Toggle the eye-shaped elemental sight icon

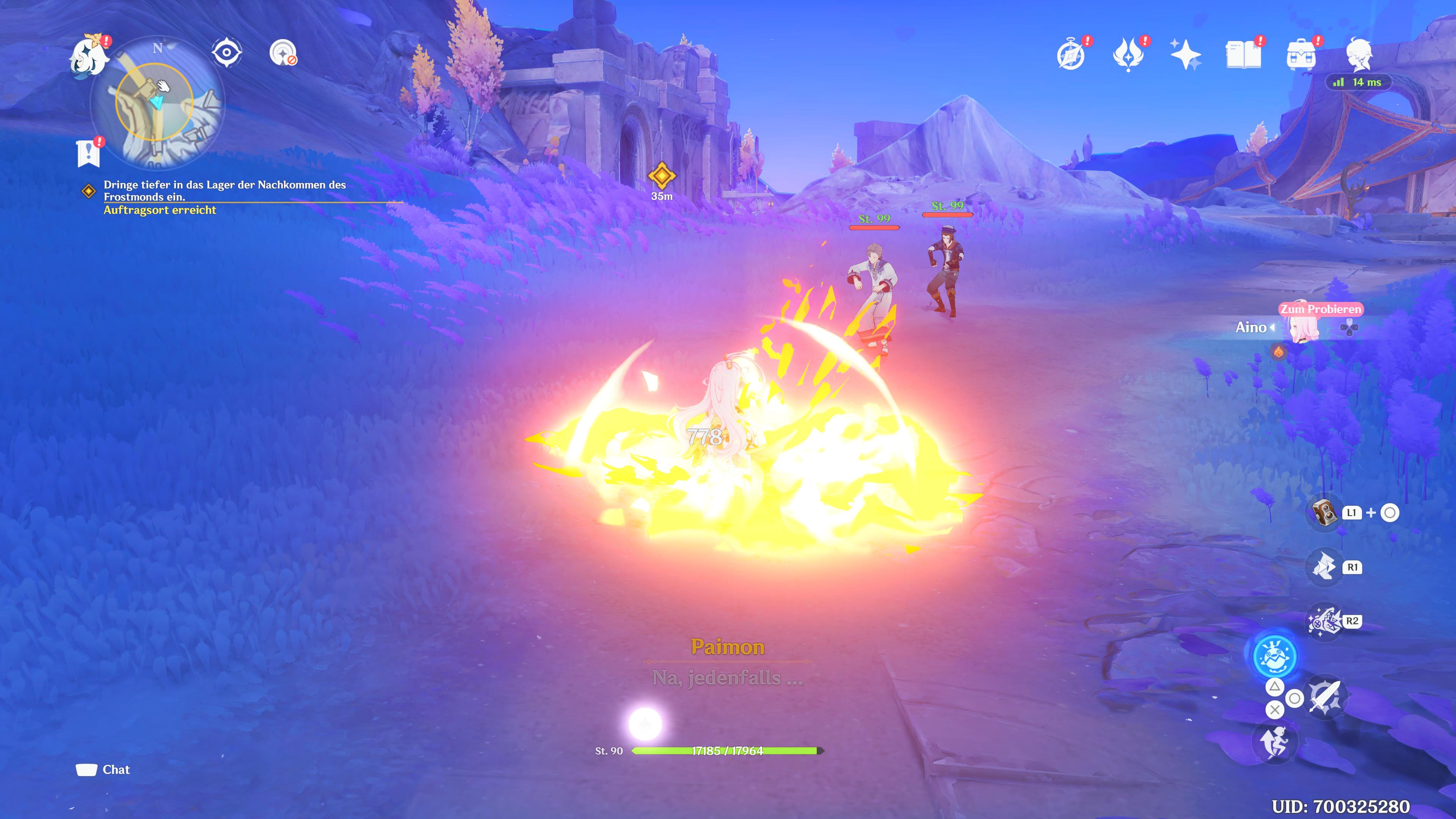click(x=227, y=53)
